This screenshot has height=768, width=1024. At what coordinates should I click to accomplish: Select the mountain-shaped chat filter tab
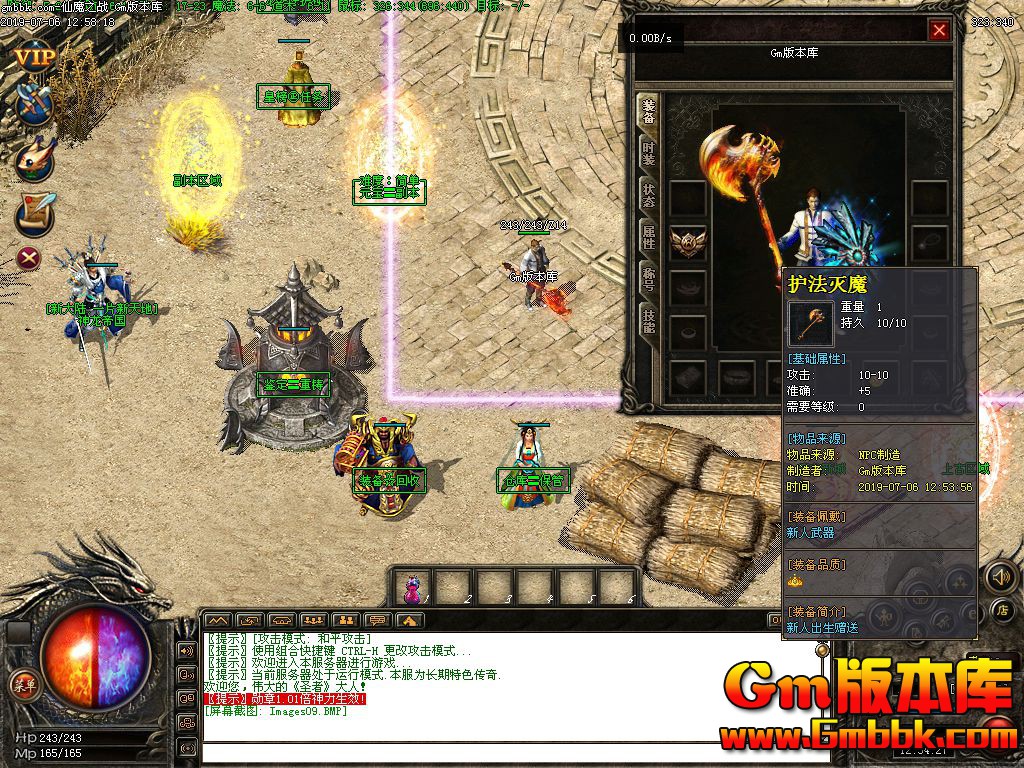tap(219, 620)
